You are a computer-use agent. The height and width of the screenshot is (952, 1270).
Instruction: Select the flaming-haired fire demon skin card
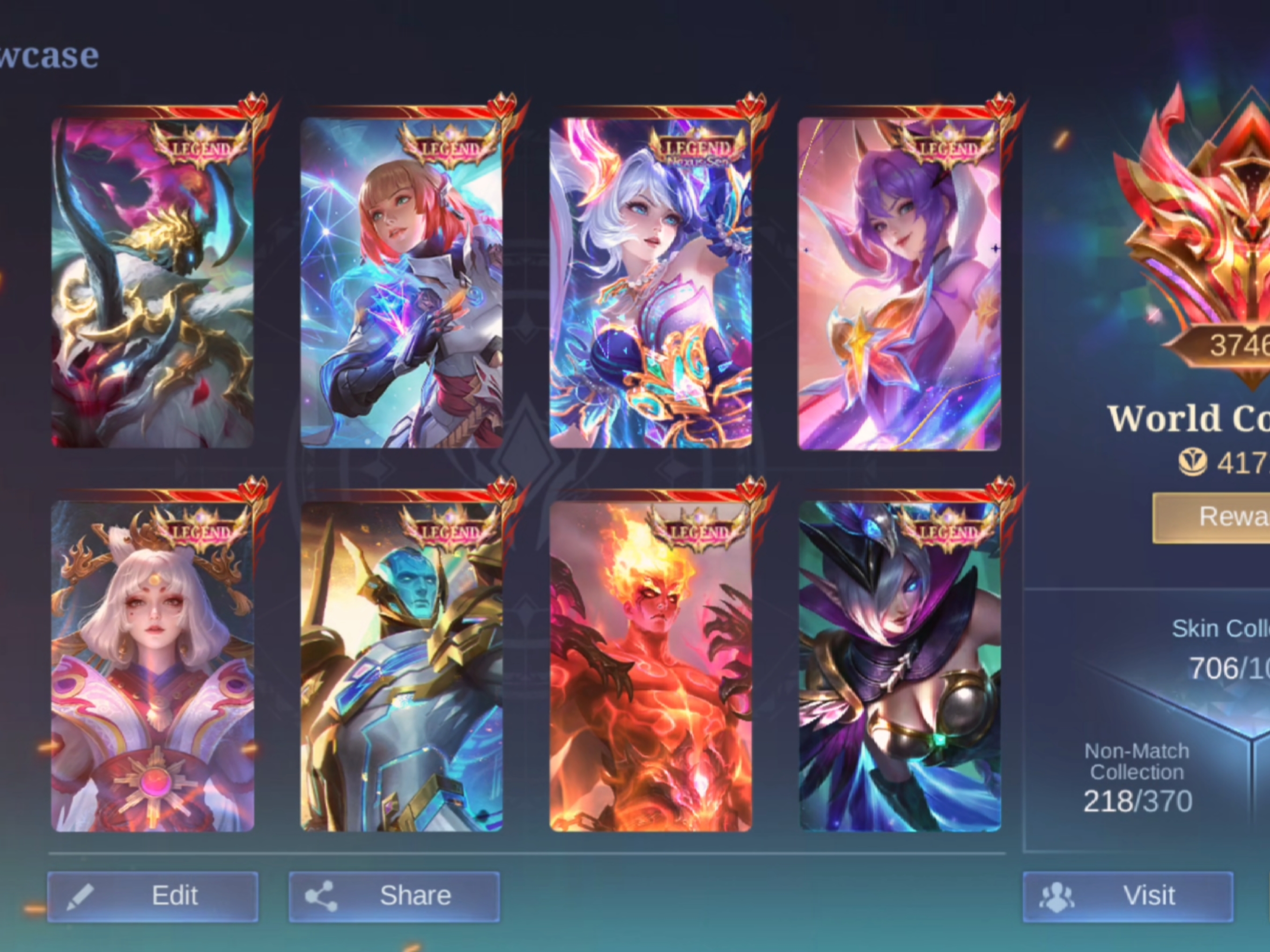650,666
